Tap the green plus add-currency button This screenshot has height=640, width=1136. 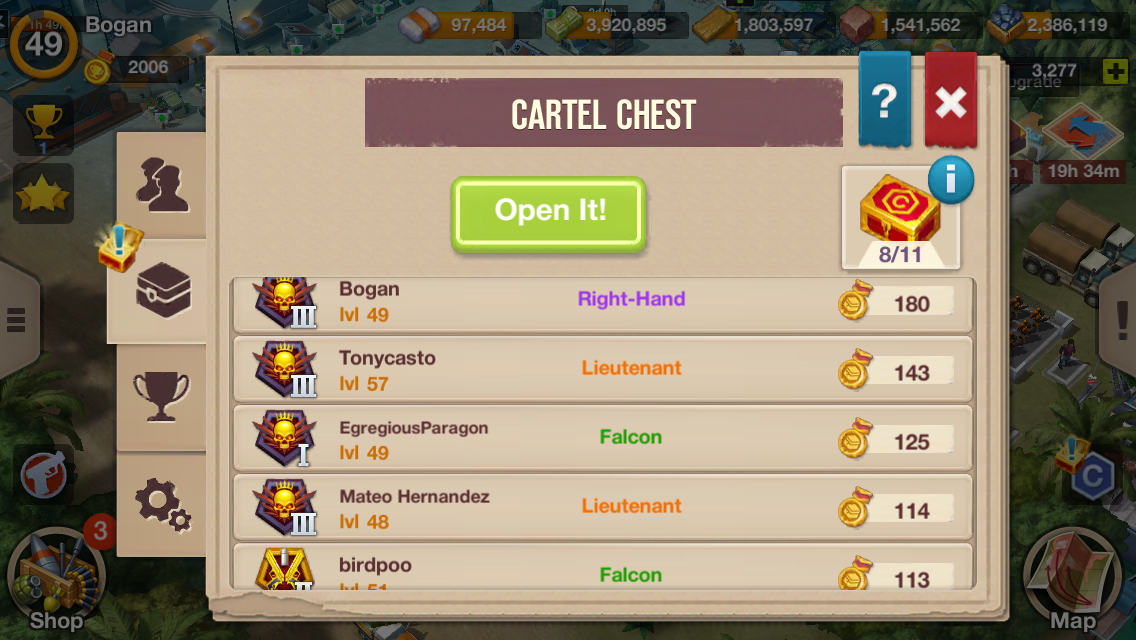[x=1115, y=71]
